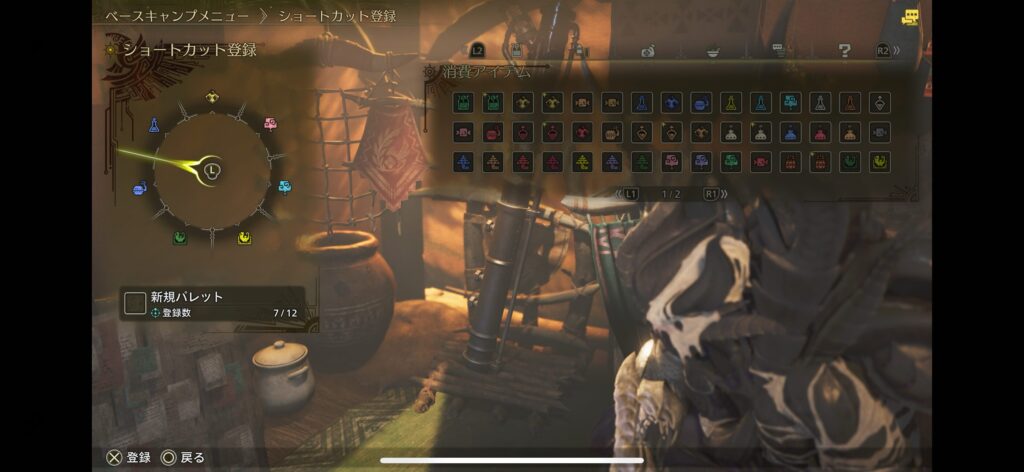Select the white diamond item in the consumables grid

point(880,102)
